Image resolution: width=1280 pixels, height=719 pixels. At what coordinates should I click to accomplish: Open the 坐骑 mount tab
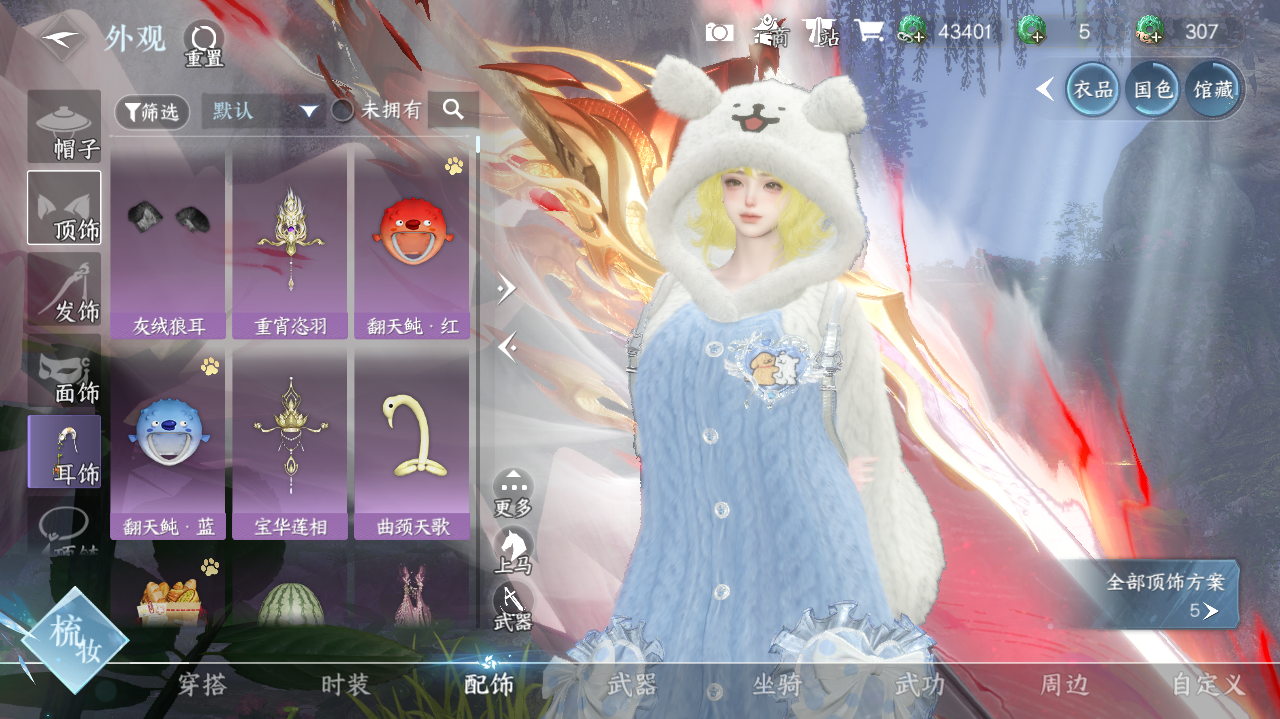coord(777,685)
